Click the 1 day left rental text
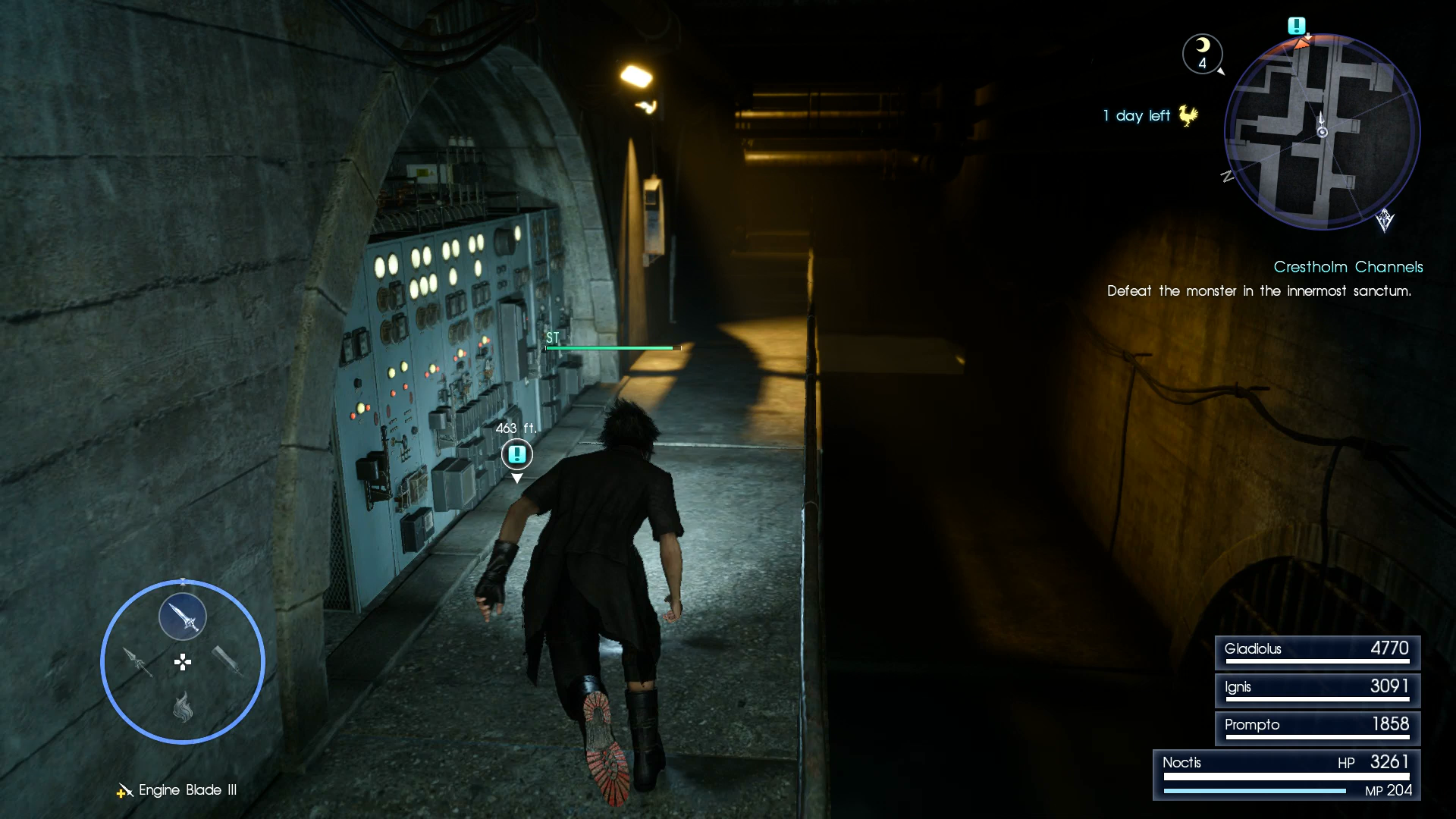The width and height of the screenshot is (1456, 819). [x=1134, y=115]
